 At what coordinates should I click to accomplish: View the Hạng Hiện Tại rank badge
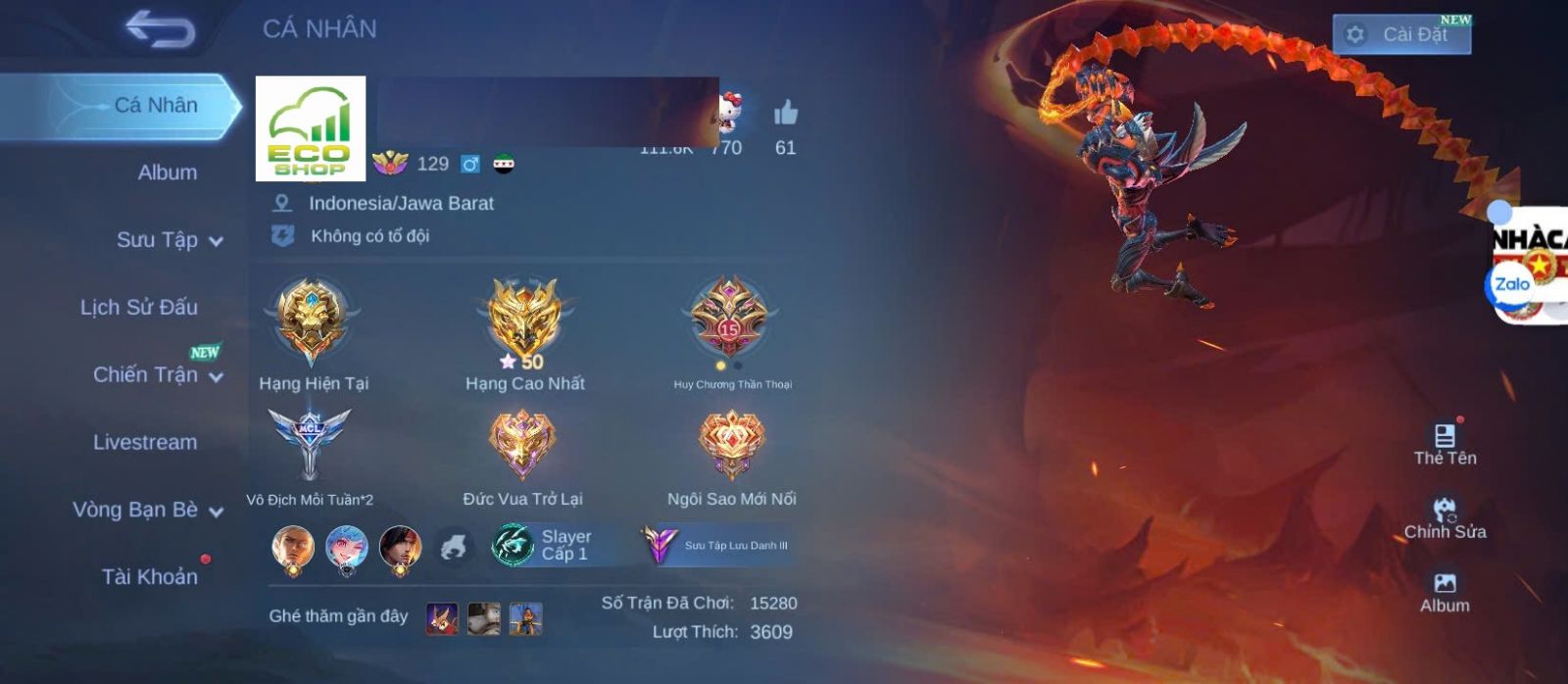(312, 320)
